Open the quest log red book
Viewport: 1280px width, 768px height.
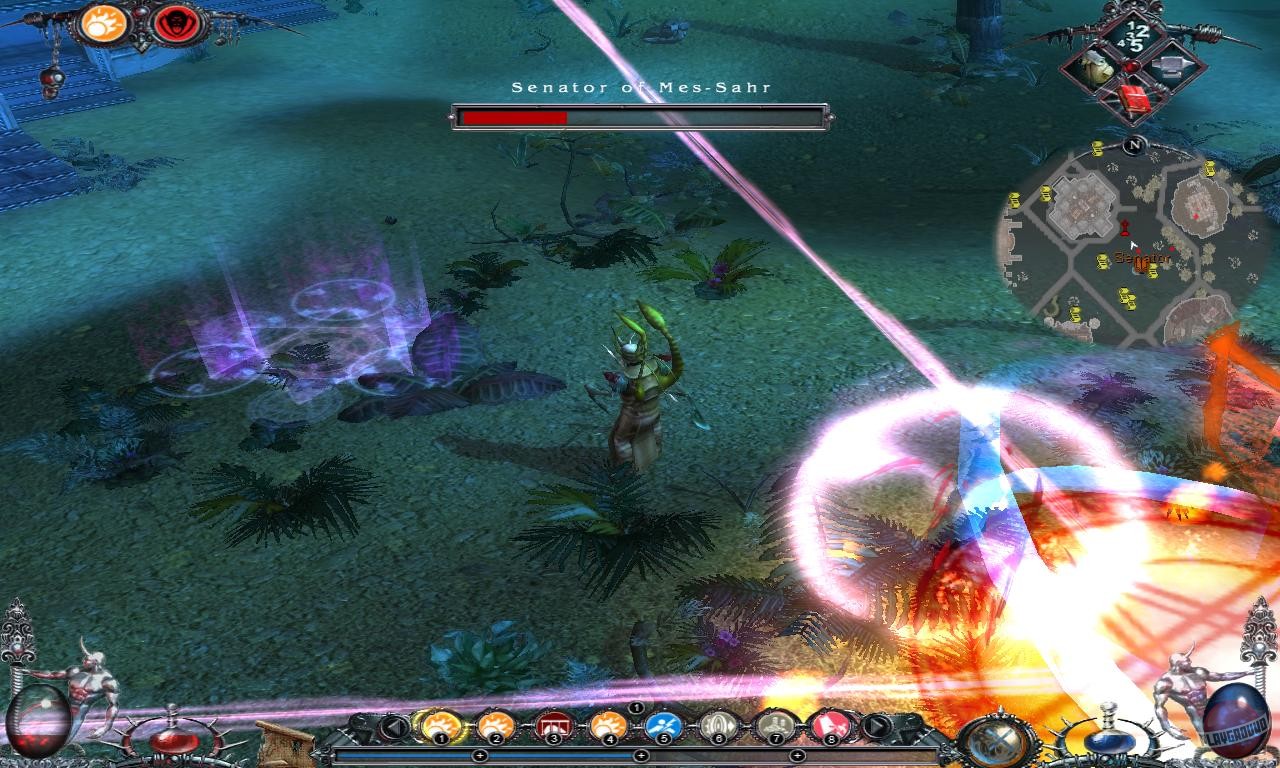point(1134,97)
